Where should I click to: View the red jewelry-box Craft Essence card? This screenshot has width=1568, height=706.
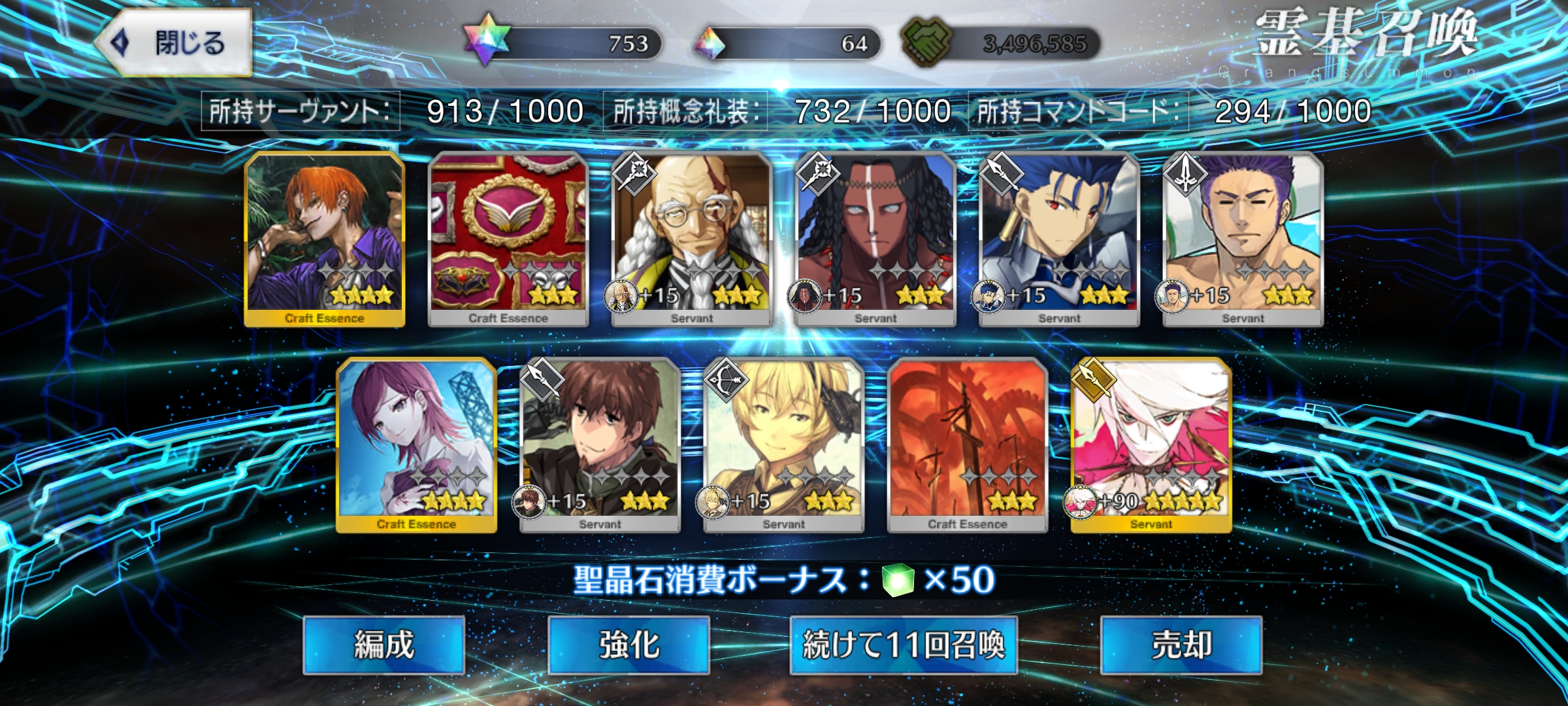click(x=508, y=239)
